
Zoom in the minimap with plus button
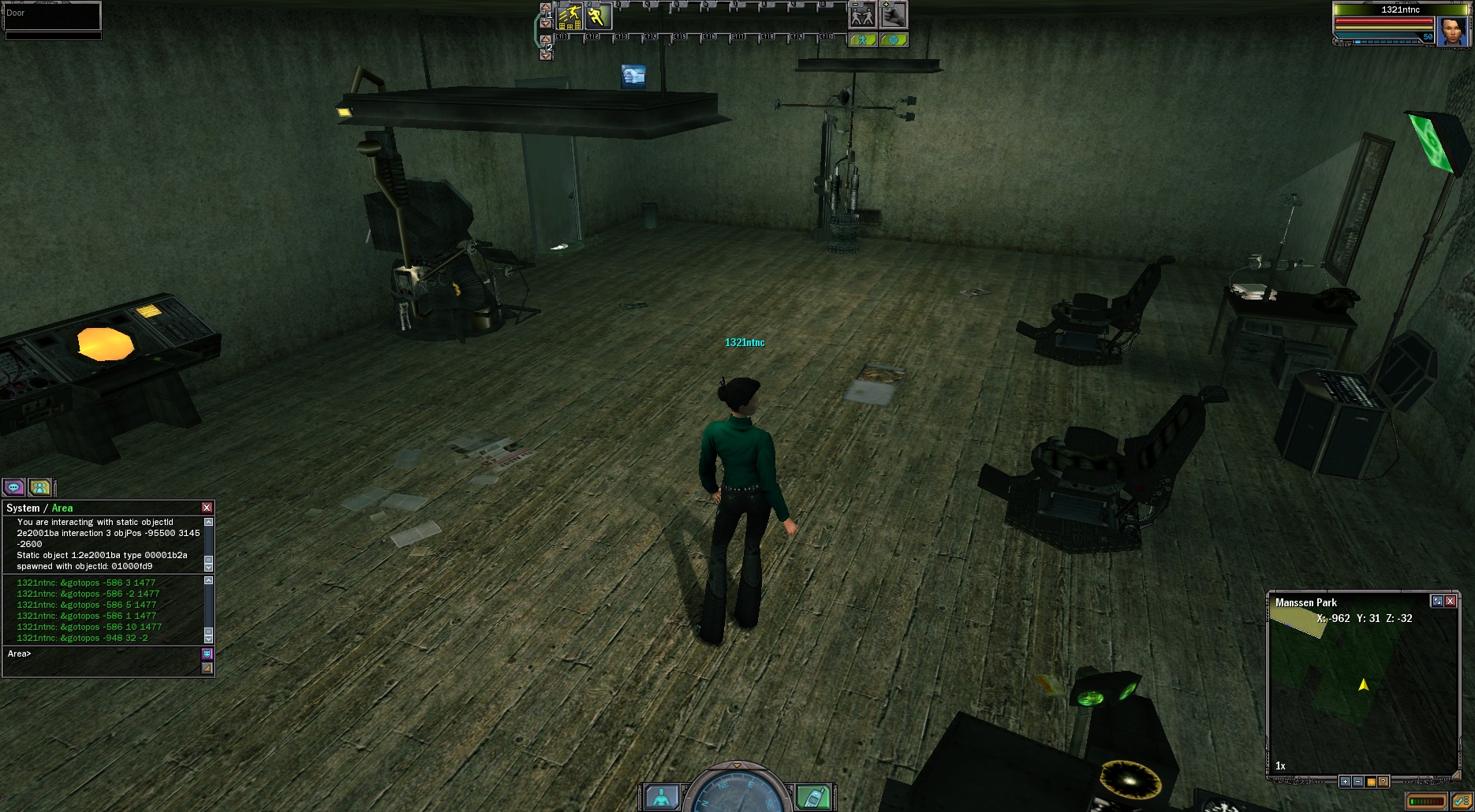1345,781
